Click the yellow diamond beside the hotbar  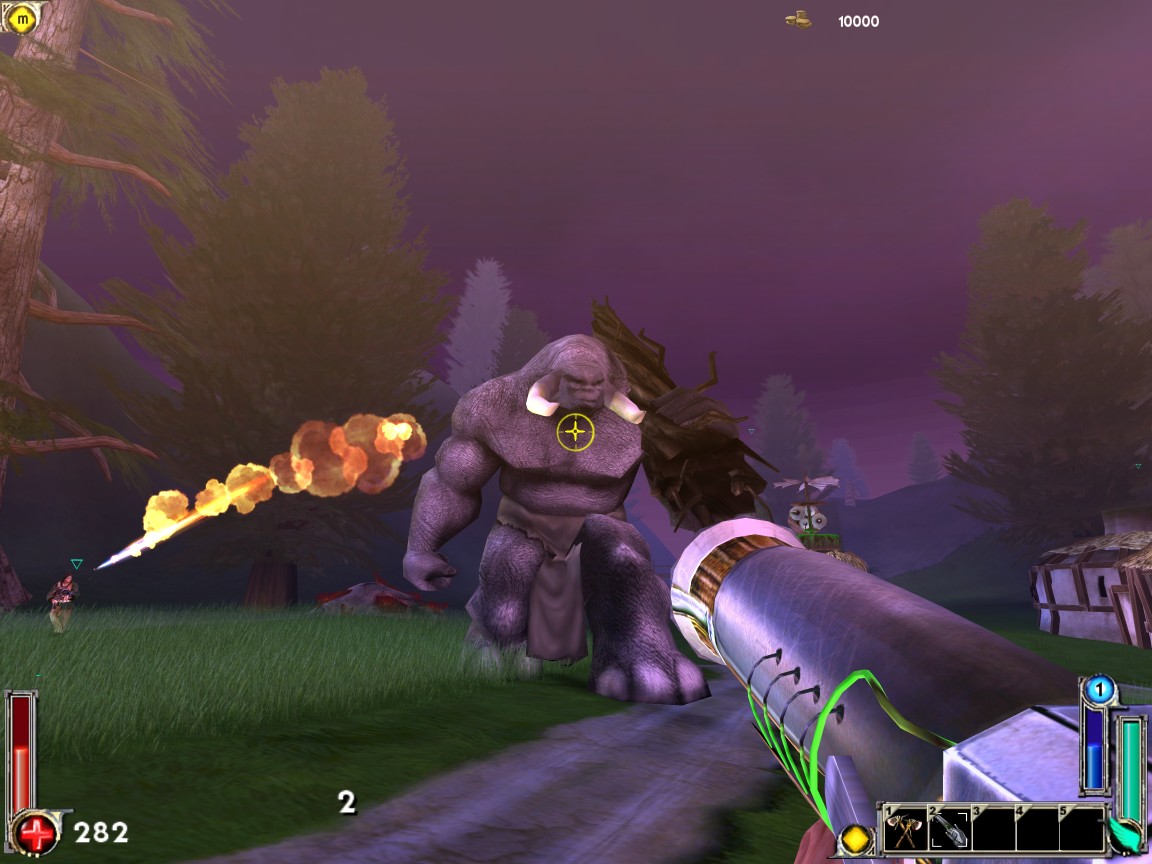[x=856, y=838]
